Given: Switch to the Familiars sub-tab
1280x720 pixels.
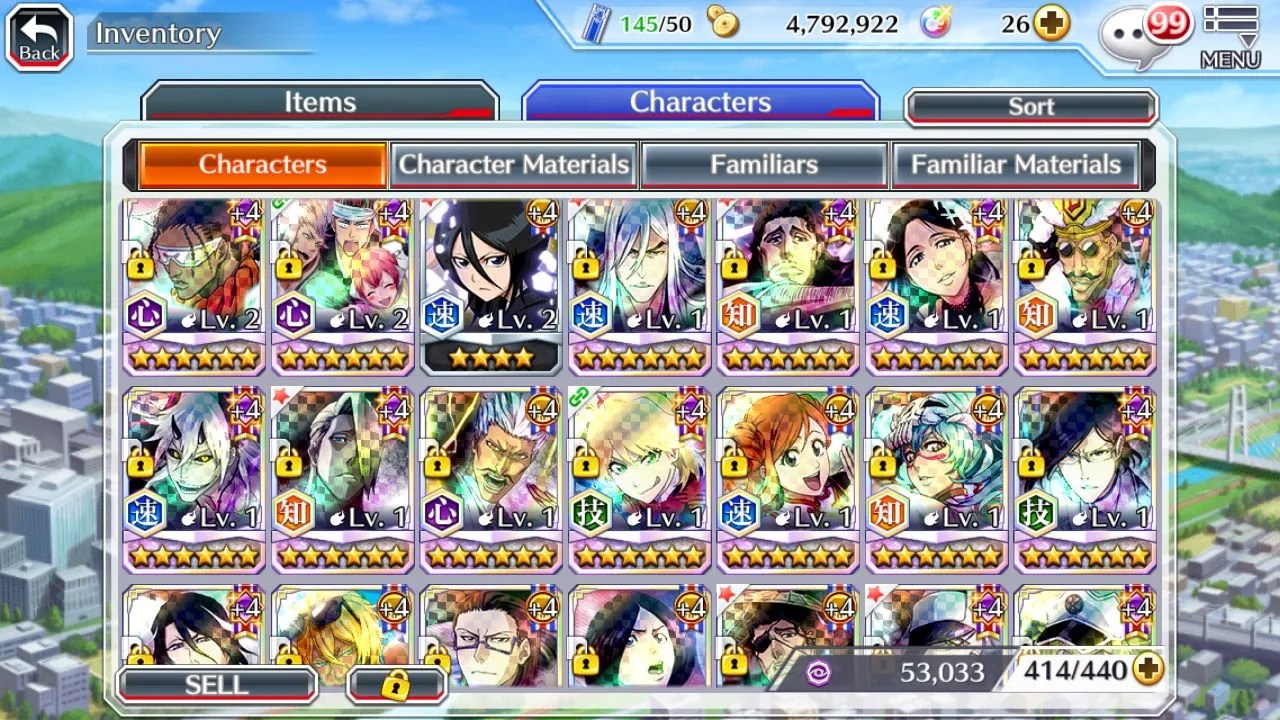Looking at the screenshot, I should pos(764,165).
